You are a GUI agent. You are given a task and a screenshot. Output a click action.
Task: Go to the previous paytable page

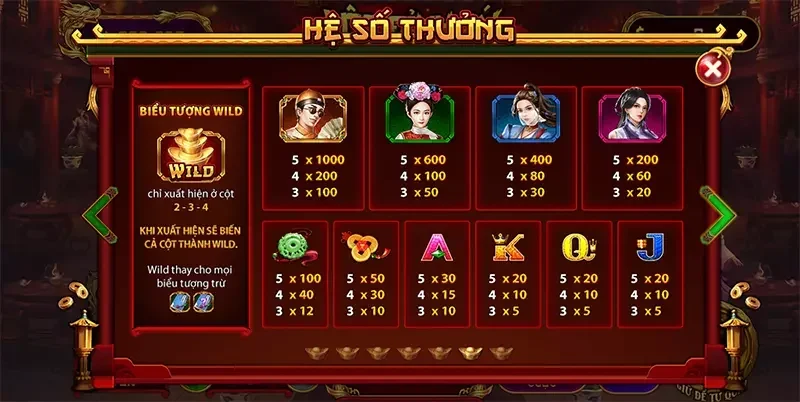97,214
